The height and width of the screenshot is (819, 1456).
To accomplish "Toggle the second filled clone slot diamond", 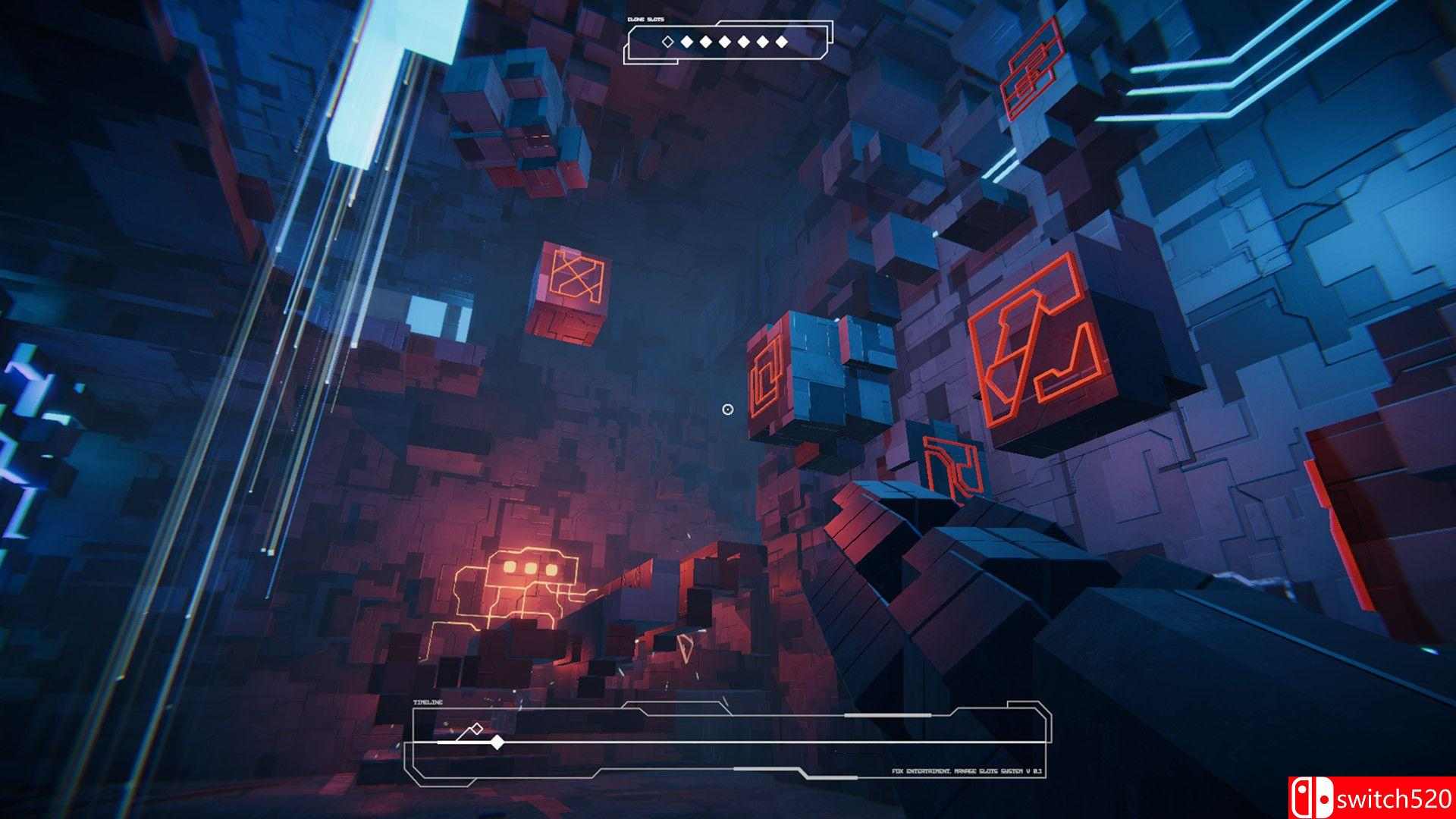I will tap(686, 41).
